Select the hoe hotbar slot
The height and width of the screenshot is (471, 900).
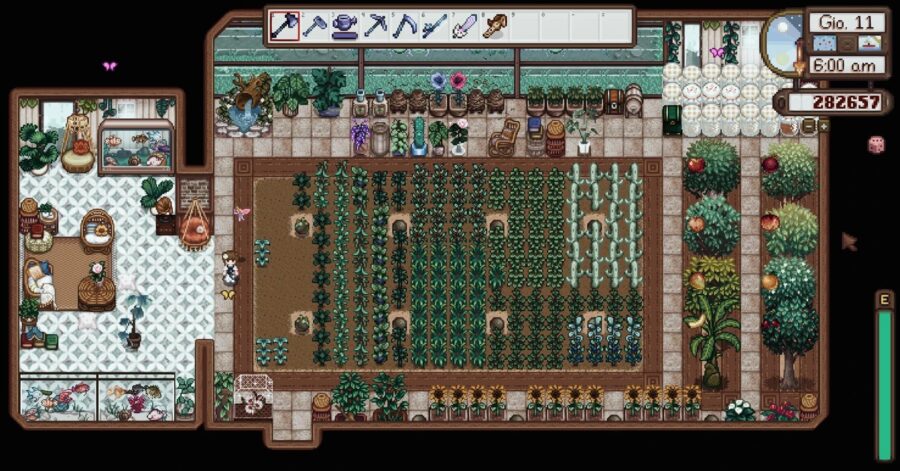316,26
